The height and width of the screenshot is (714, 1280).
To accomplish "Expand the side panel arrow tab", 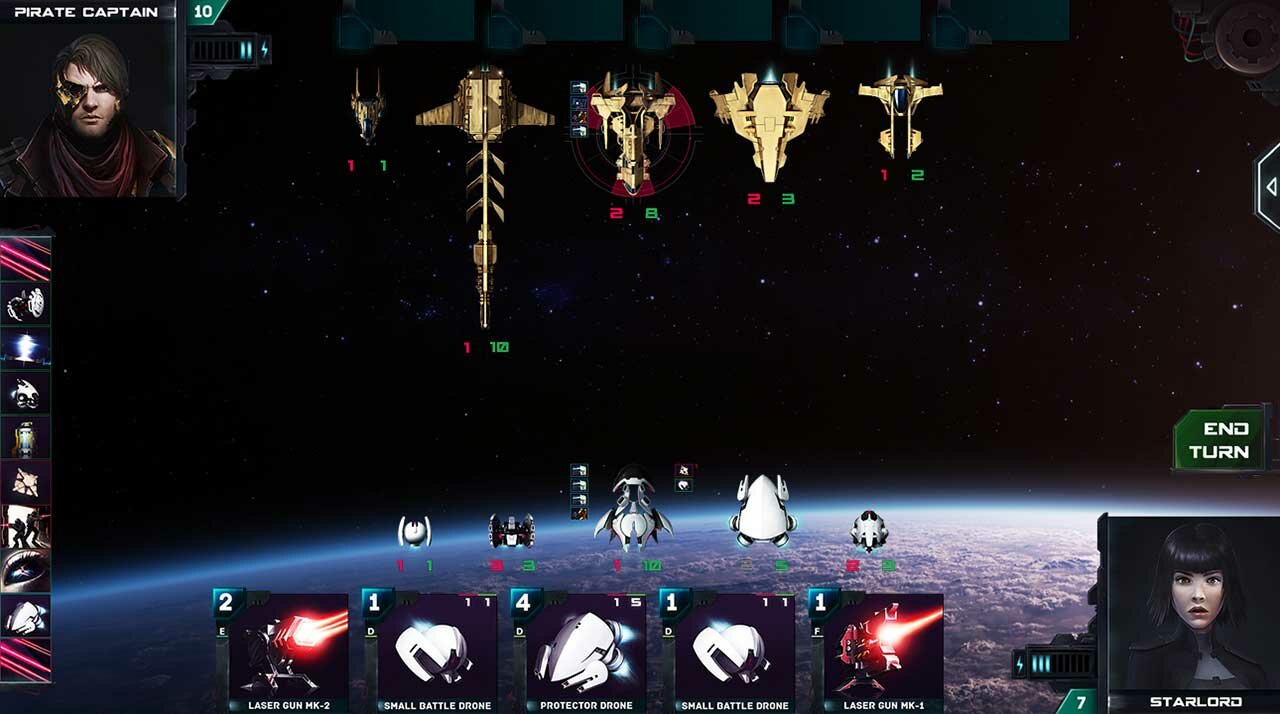I will click(1269, 187).
